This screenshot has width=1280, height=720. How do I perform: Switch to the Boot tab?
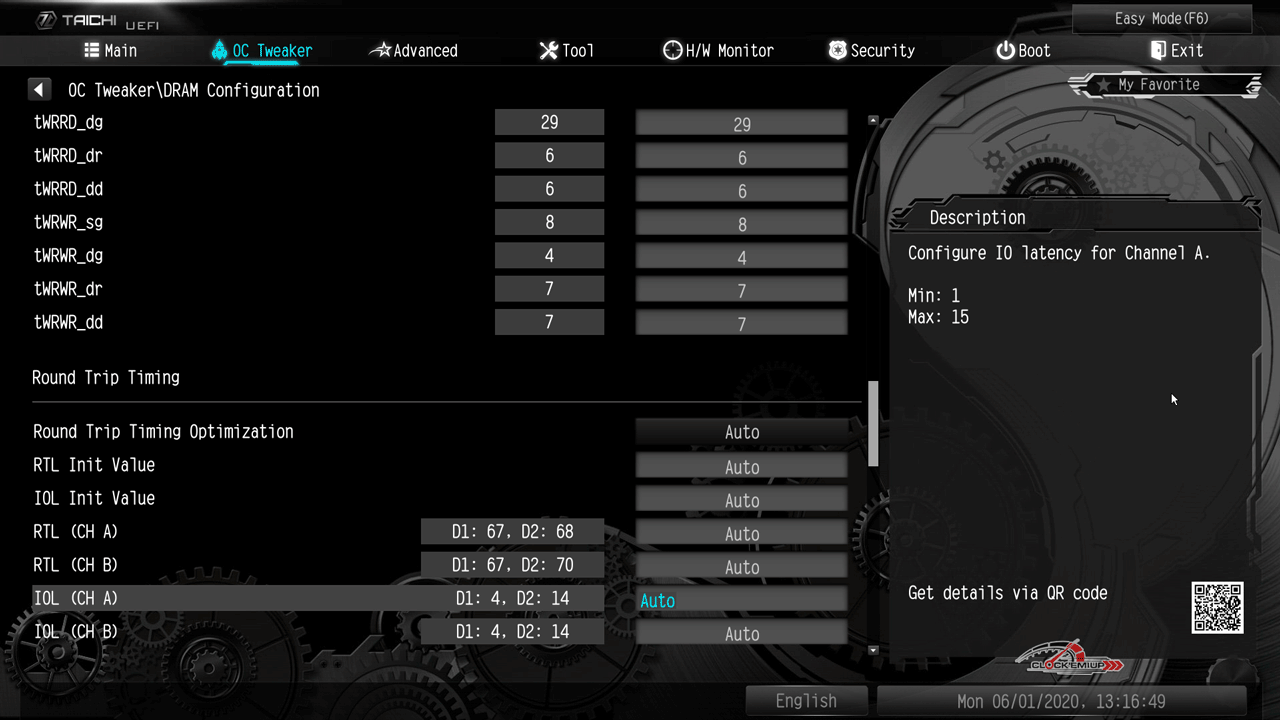click(1023, 51)
